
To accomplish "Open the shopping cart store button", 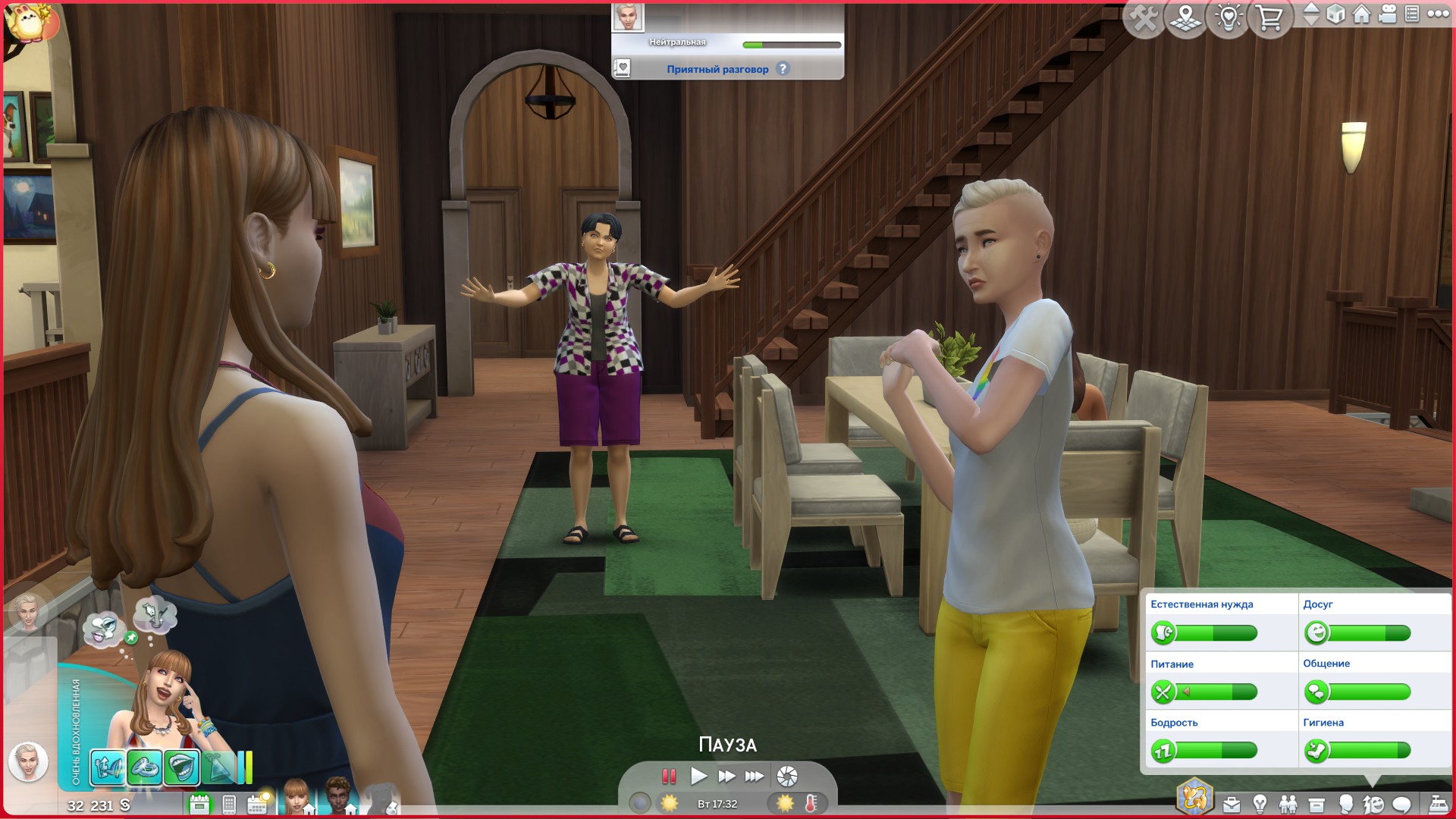I will click(1269, 17).
